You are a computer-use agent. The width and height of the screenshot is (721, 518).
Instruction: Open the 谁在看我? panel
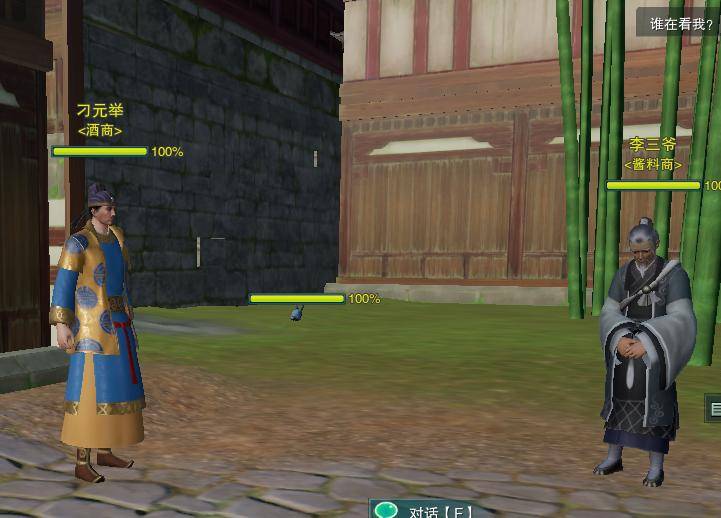(681, 23)
